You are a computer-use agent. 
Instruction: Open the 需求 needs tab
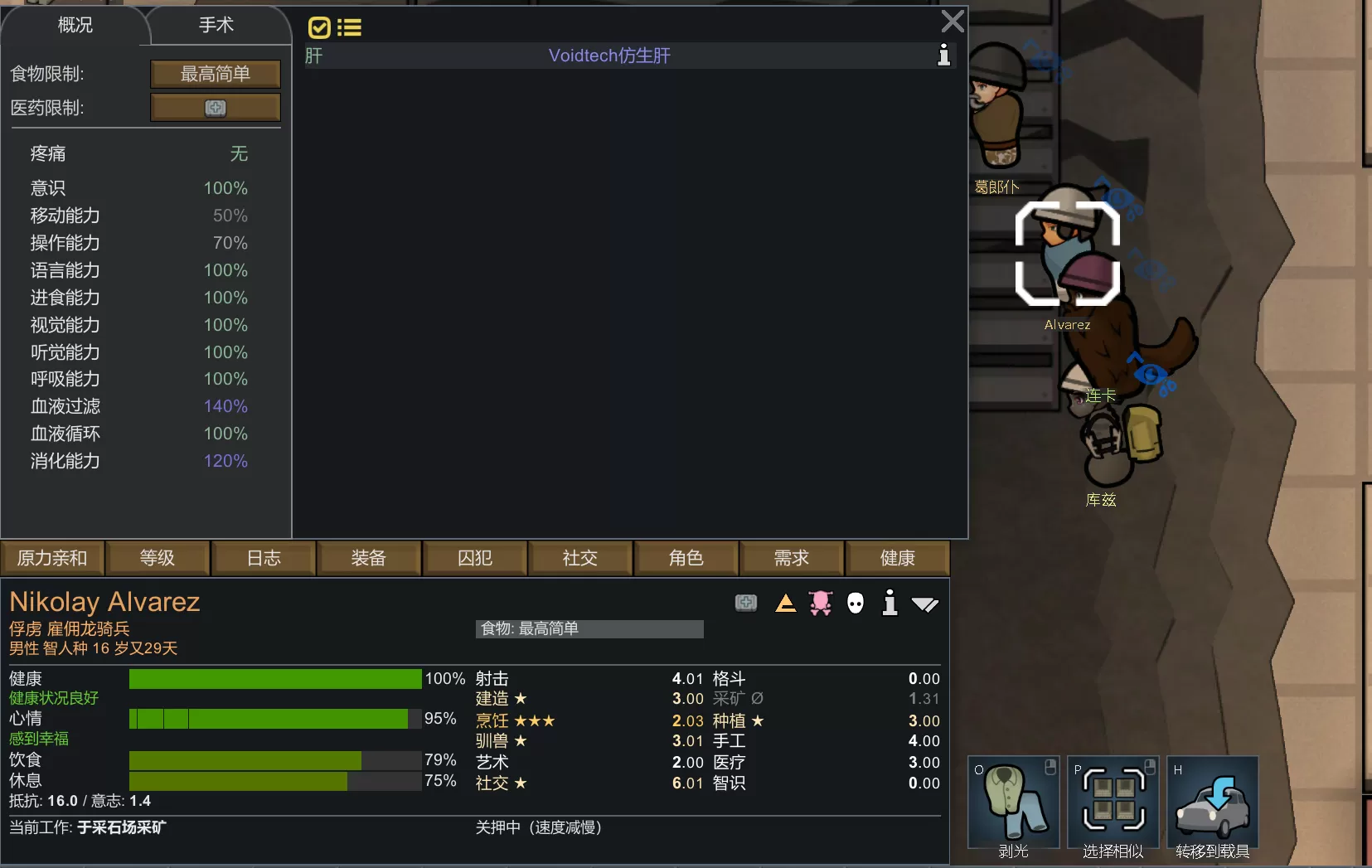[x=792, y=558]
